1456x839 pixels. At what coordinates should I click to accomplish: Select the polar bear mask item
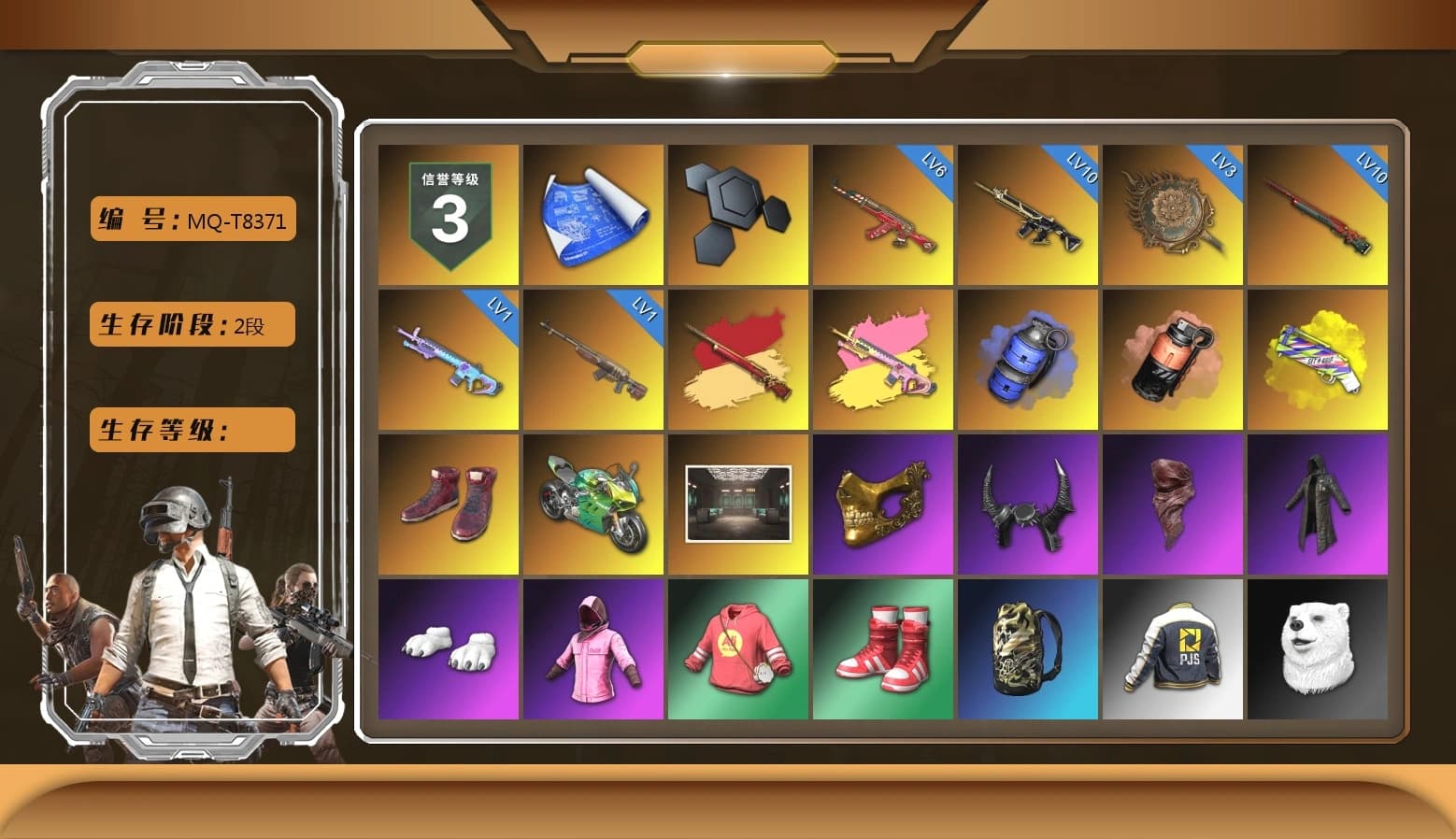point(1320,649)
